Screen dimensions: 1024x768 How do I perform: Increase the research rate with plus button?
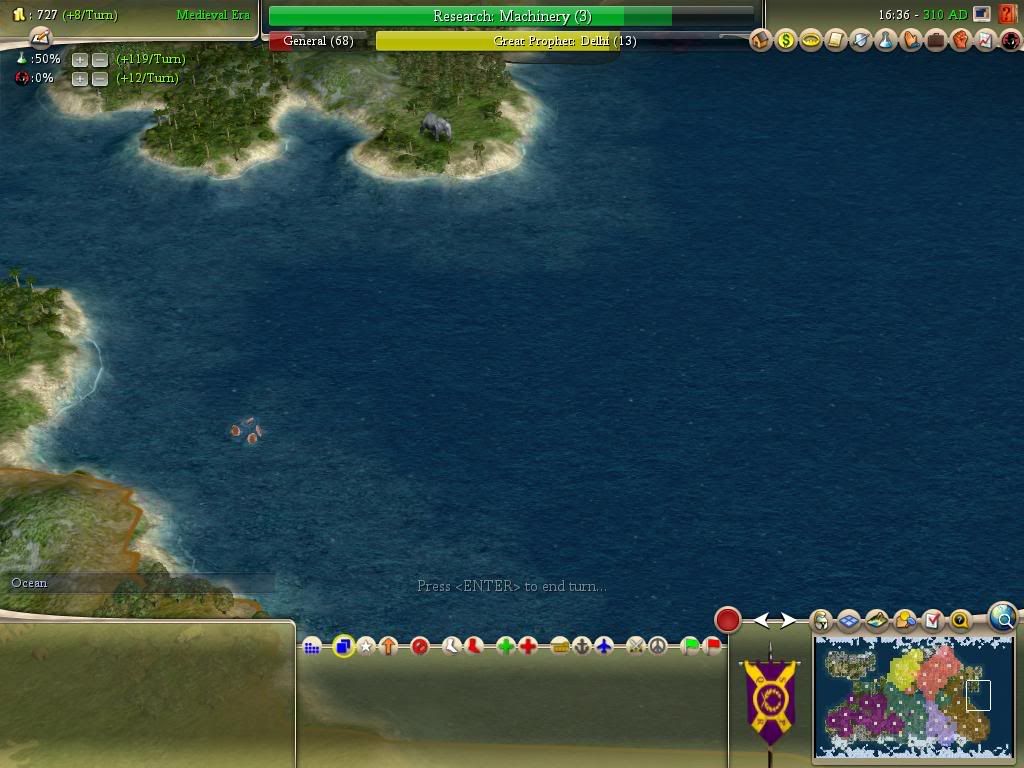point(80,60)
